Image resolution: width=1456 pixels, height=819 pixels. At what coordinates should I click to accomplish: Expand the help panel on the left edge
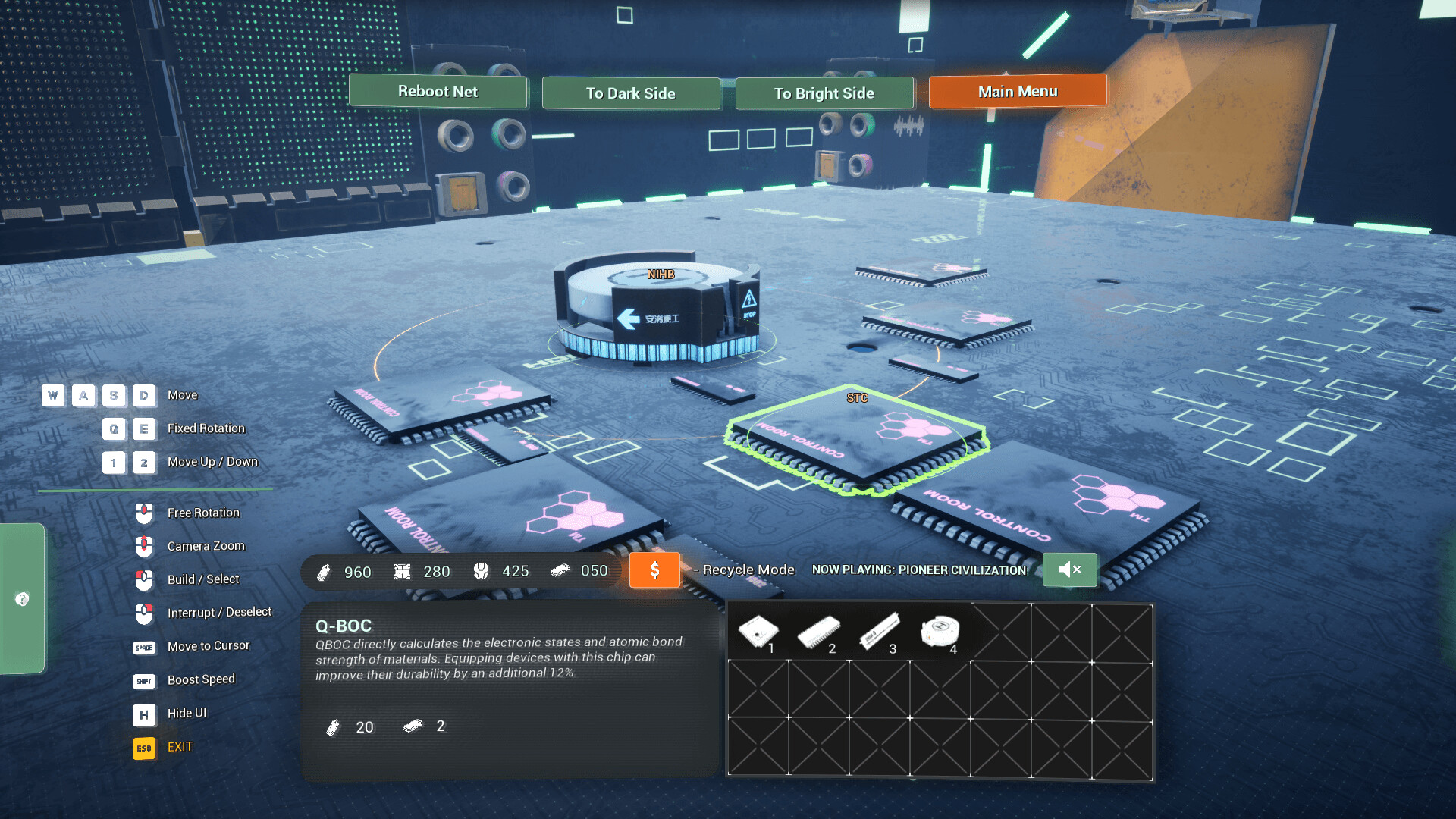(x=23, y=598)
